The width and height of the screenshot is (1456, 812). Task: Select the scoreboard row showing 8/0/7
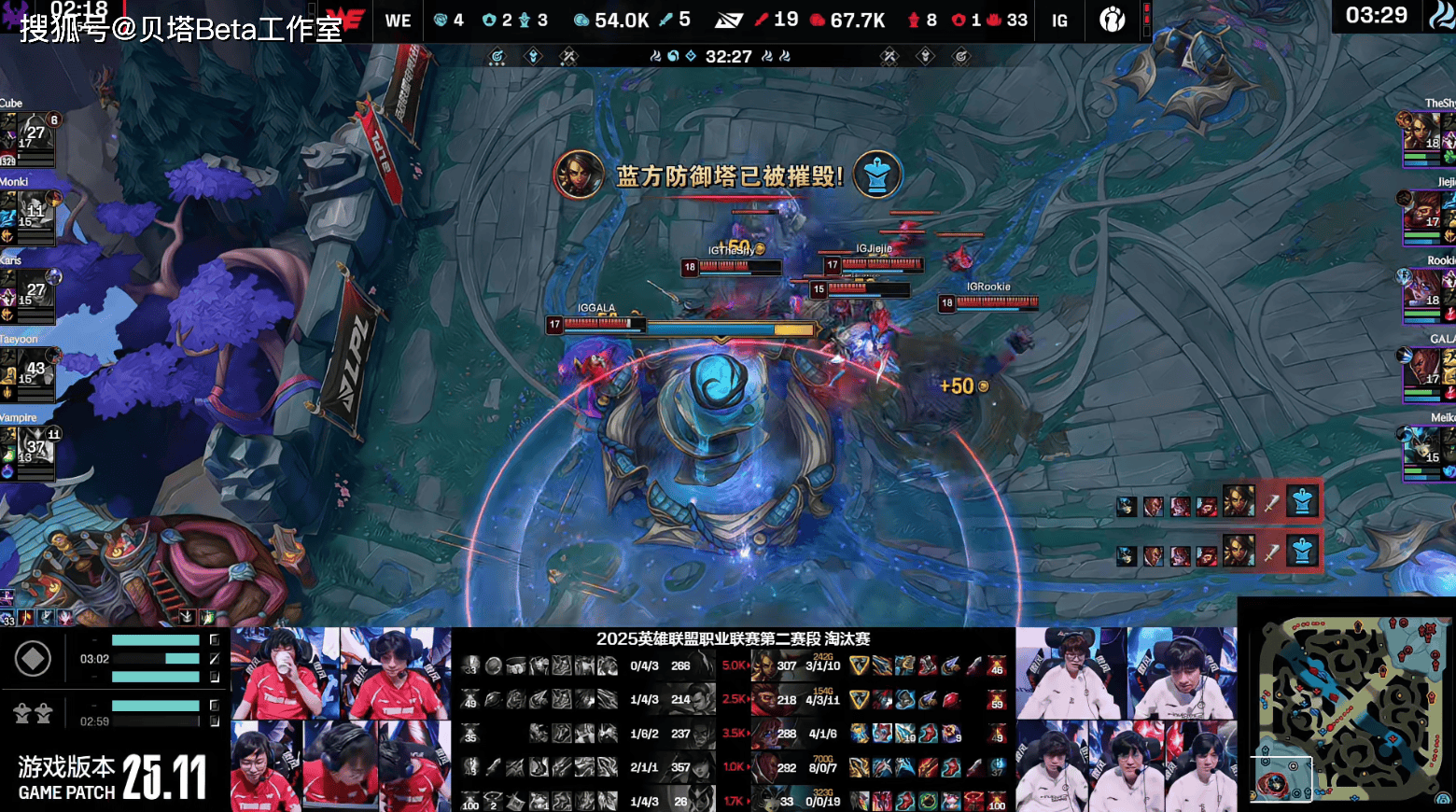tap(823, 767)
